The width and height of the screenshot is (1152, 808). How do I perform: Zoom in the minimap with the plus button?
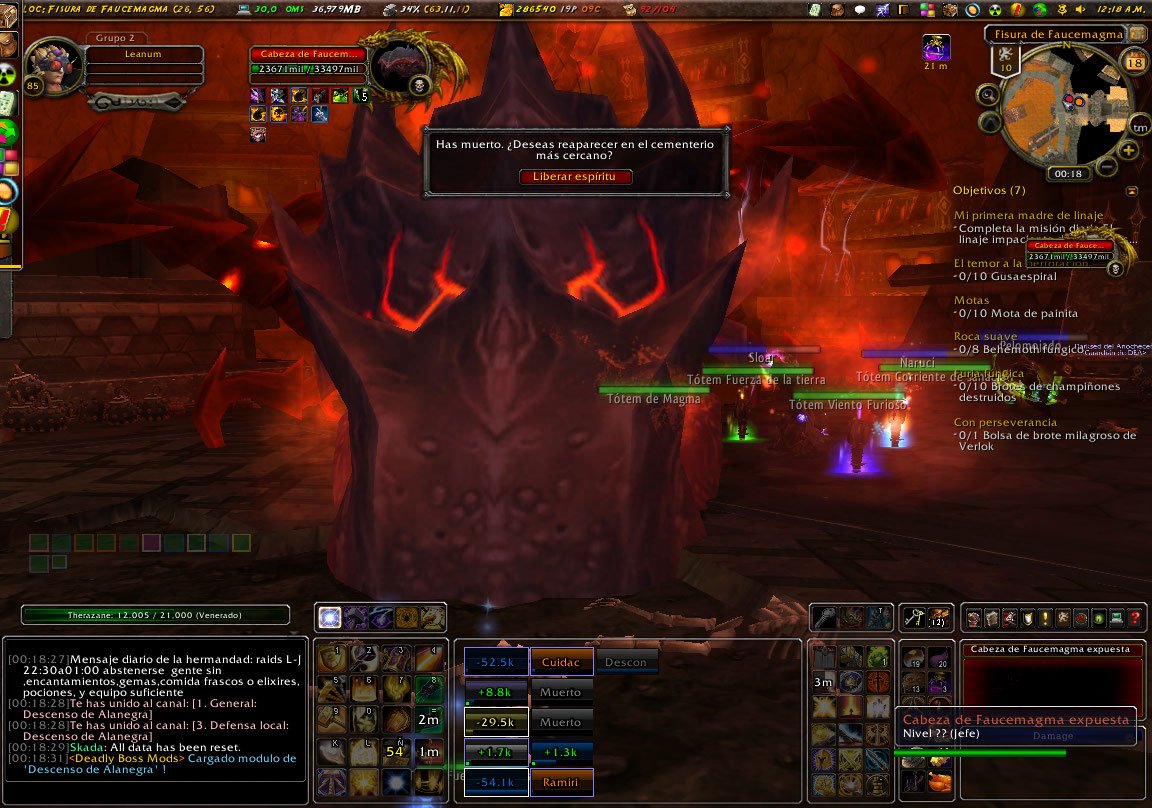click(x=1129, y=150)
